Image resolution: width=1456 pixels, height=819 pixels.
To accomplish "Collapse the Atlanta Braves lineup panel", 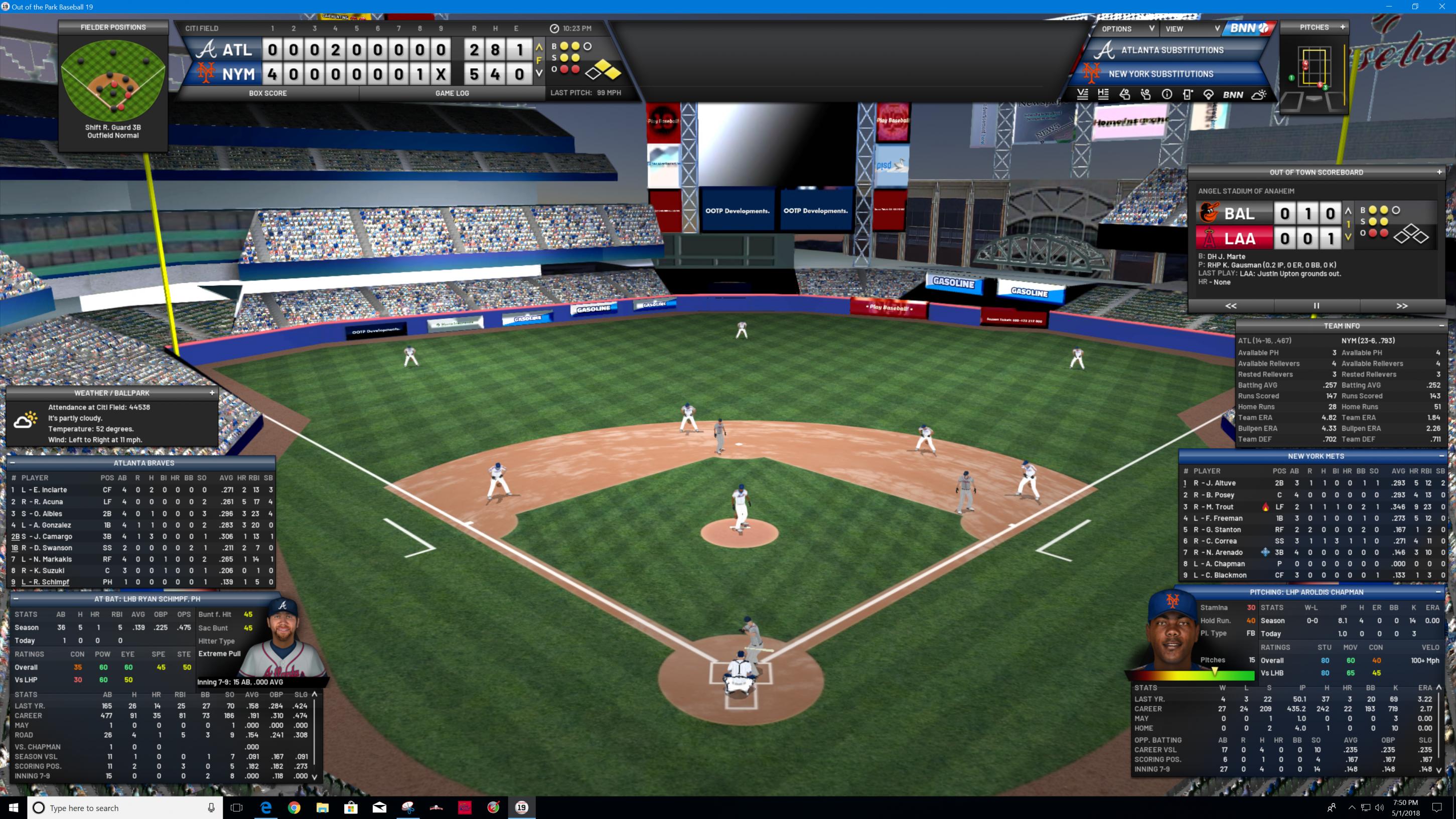I will click(12, 462).
